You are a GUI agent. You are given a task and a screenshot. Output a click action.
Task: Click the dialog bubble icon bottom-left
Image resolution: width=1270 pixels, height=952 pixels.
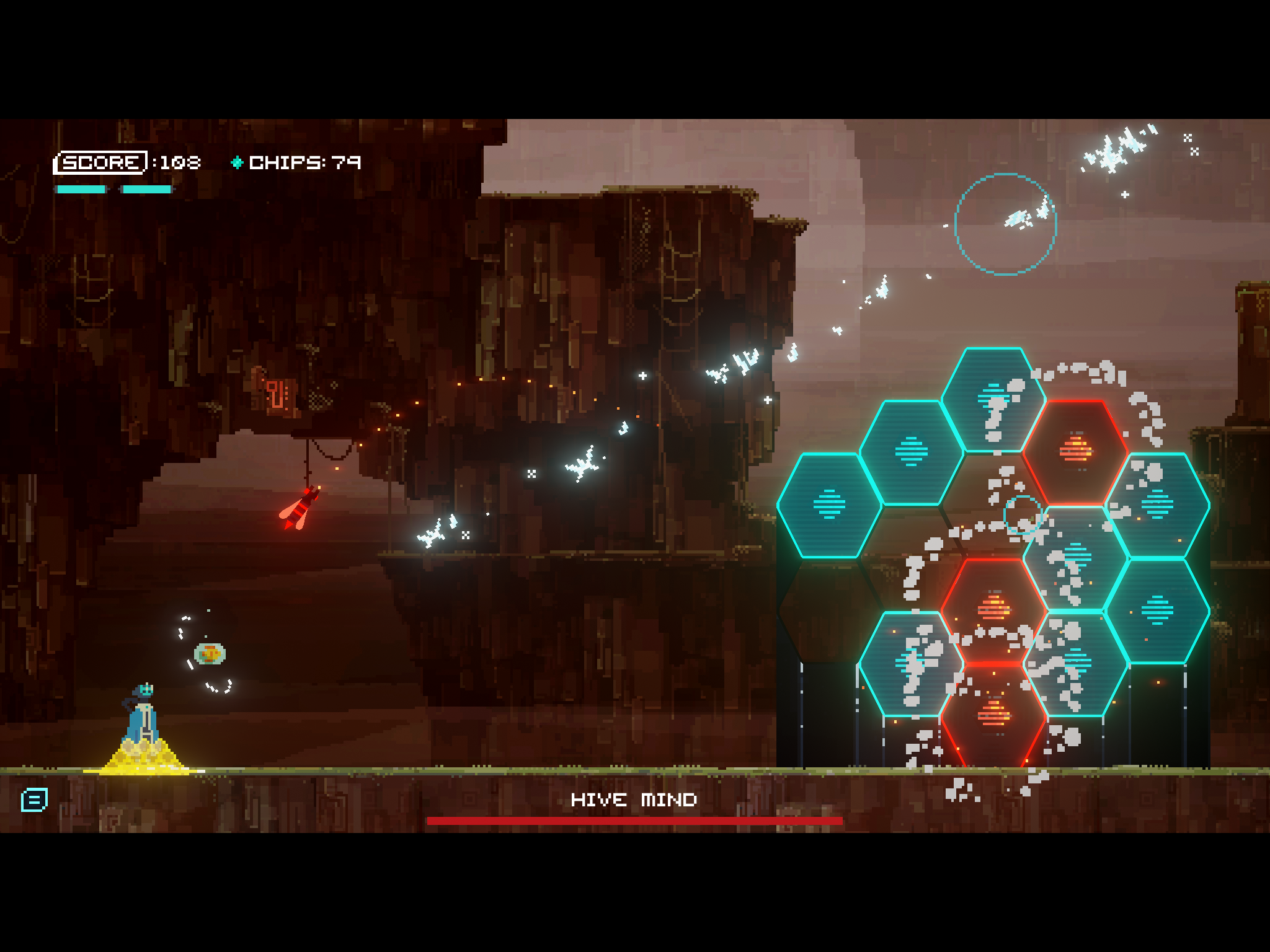tap(34, 800)
